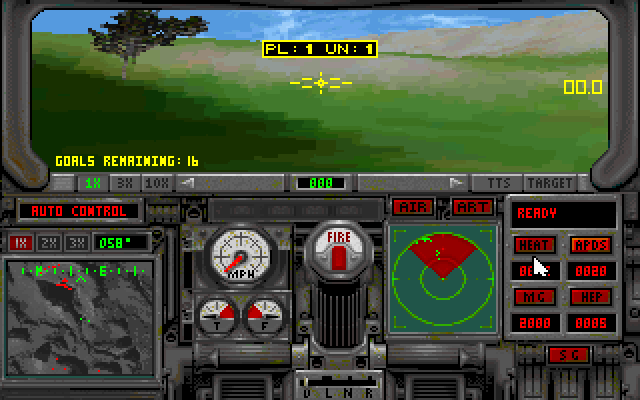Switch to the MG machine gun
The image size is (640, 400).
point(534,297)
